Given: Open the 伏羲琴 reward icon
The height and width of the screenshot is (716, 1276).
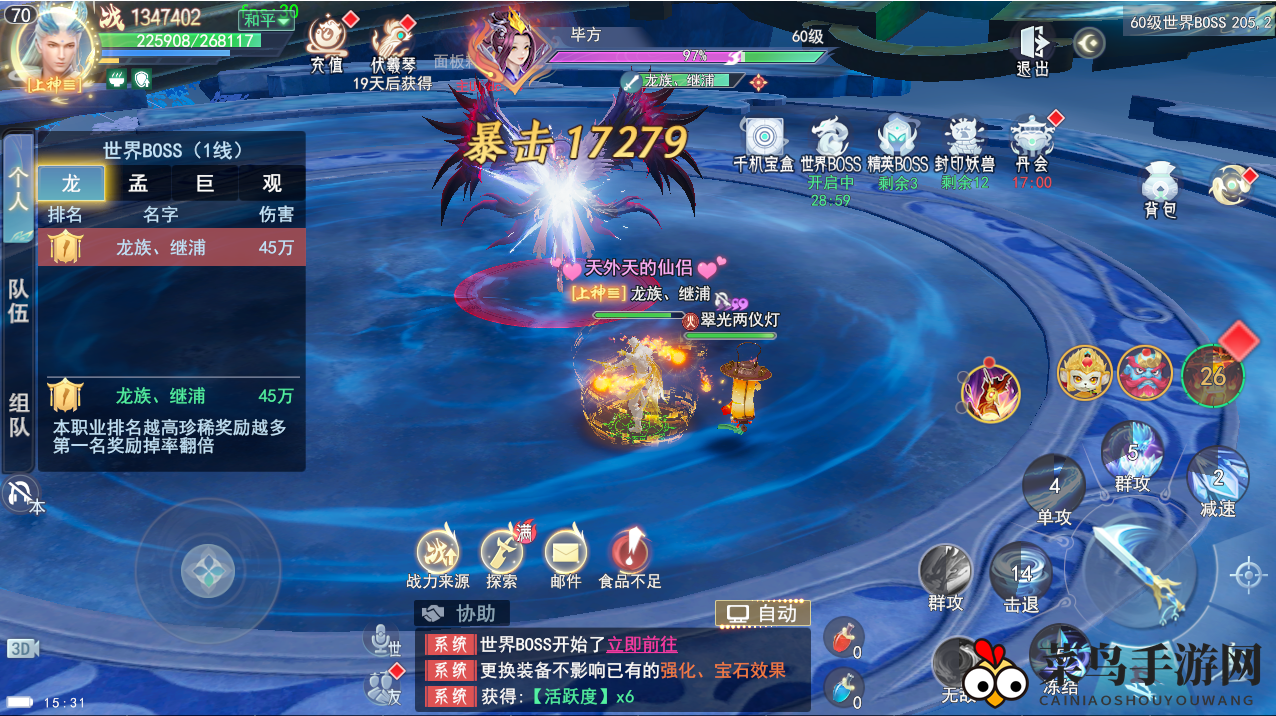Looking at the screenshot, I should [391, 42].
